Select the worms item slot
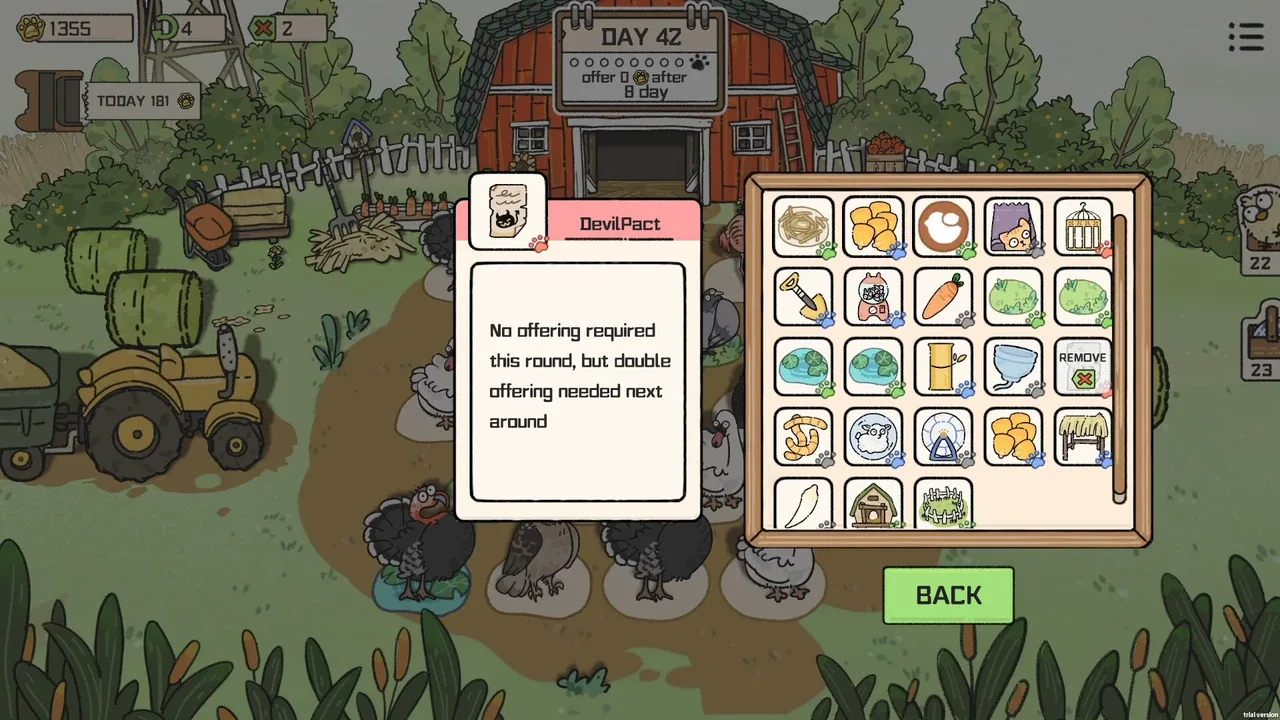Viewport: 1280px width, 720px height. tap(804, 435)
